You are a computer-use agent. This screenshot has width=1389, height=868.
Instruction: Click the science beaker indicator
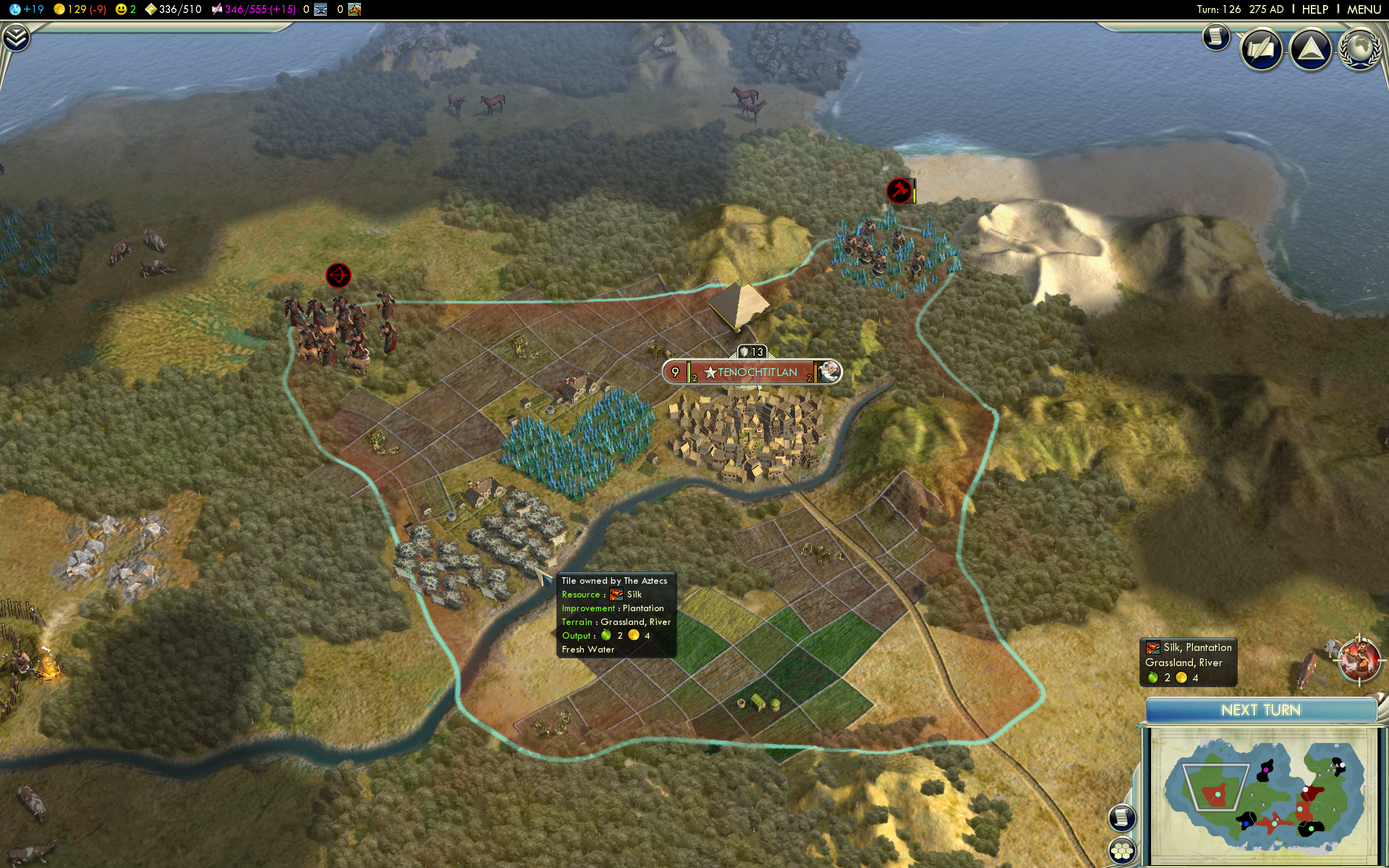(x=16, y=9)
